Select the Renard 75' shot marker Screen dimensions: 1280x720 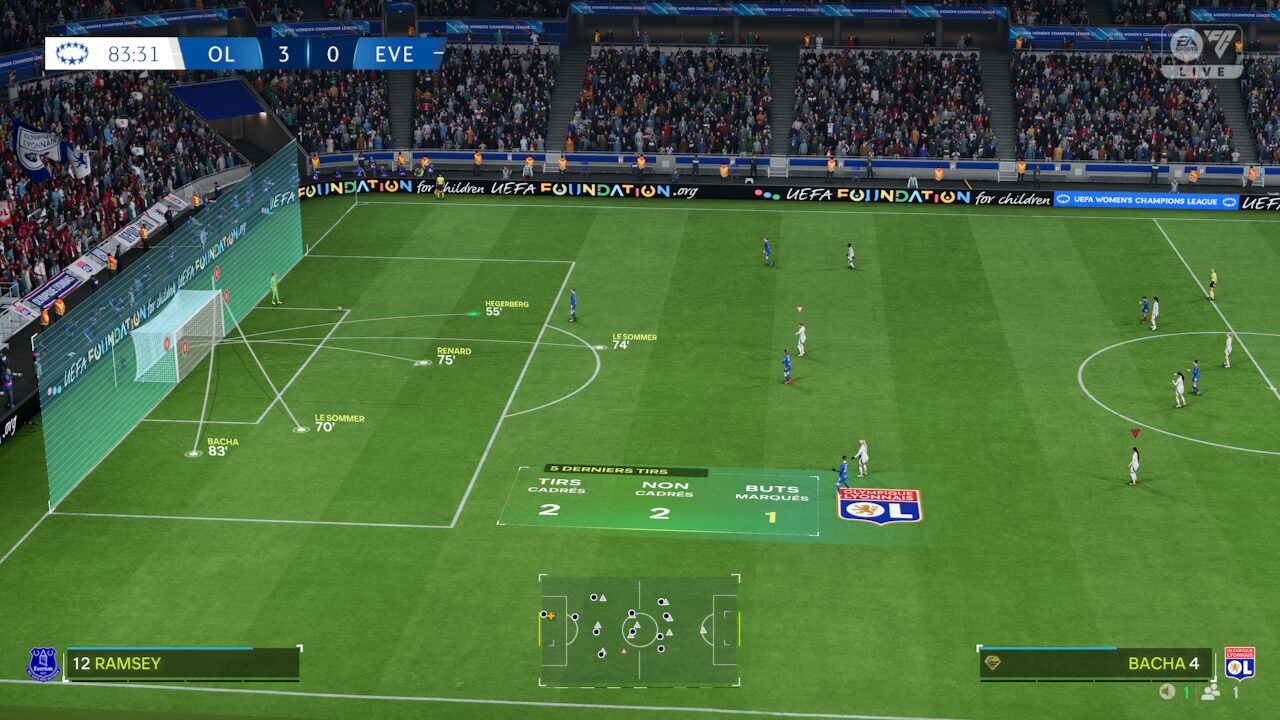(421, 361)
